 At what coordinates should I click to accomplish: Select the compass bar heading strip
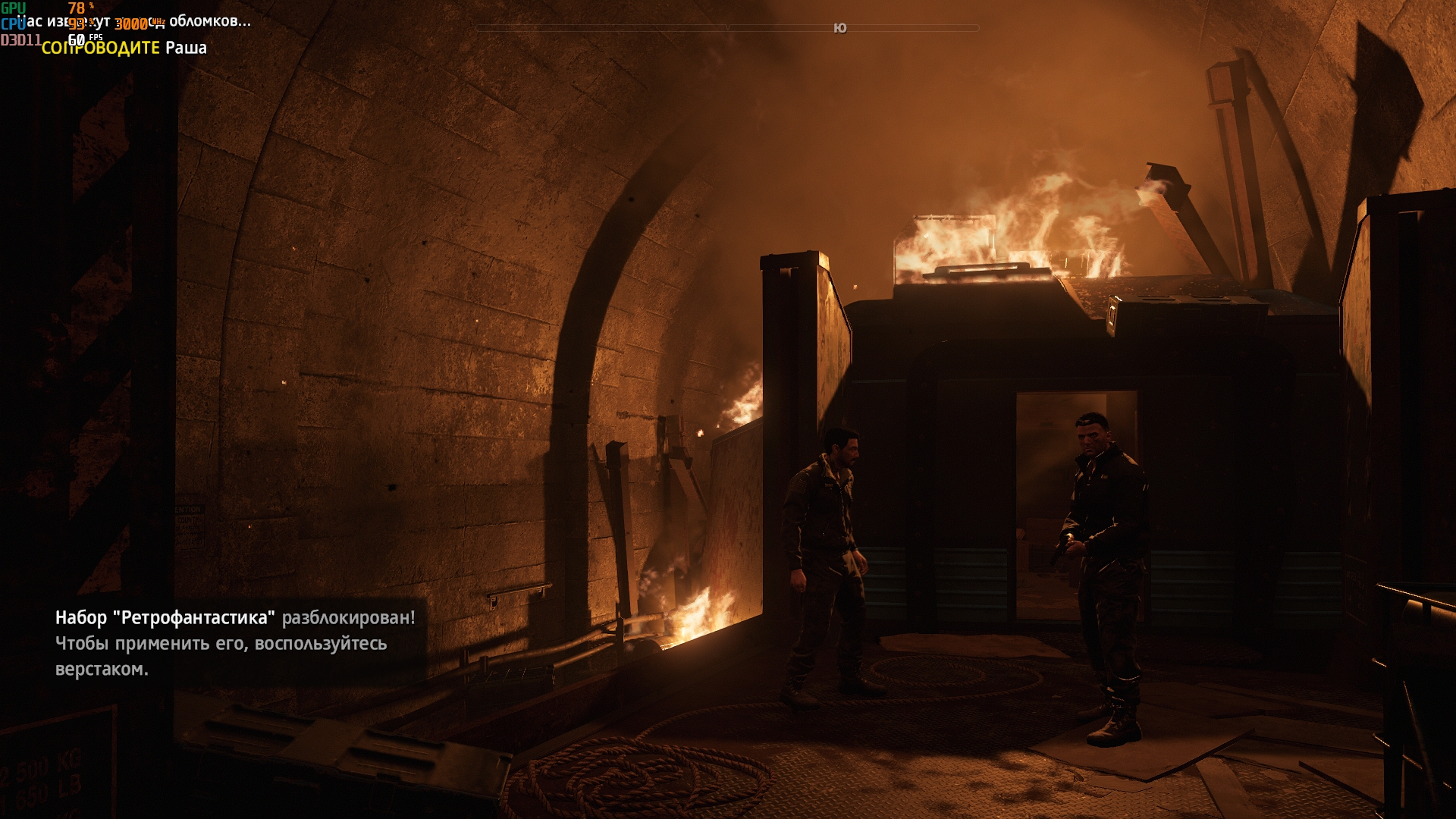727,28
